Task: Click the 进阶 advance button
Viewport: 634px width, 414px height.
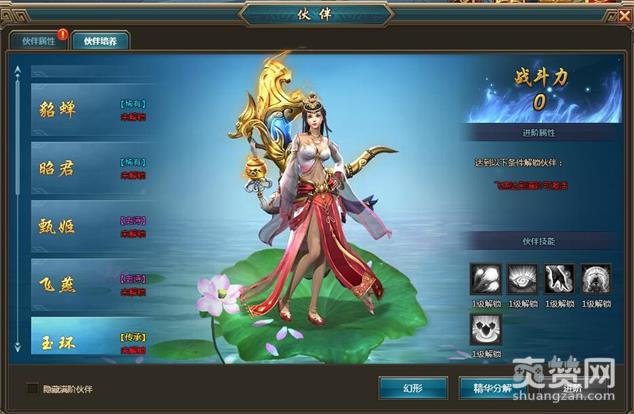Action: tap(572, 388)
